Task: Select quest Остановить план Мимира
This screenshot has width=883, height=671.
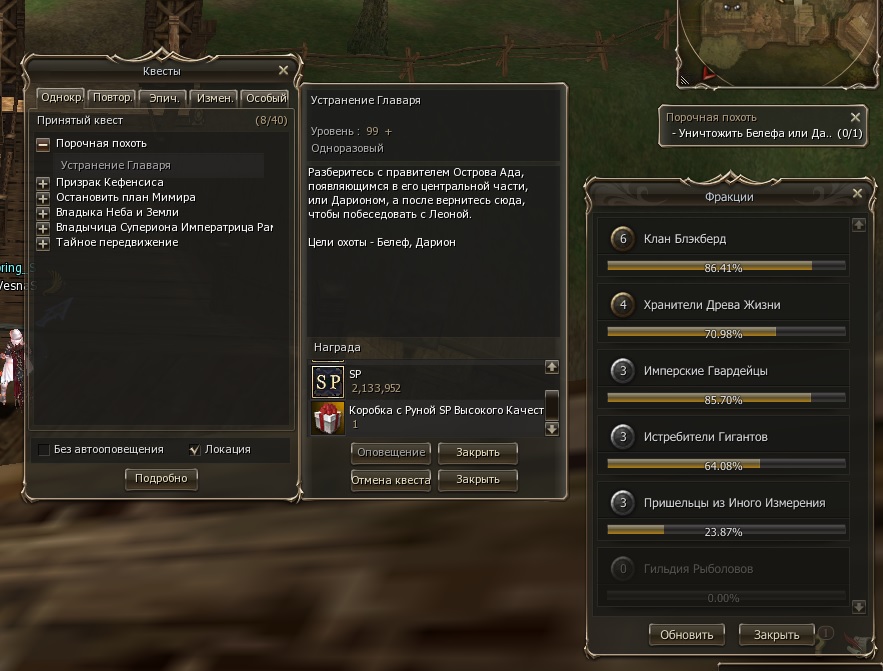Action: tap(125, 198)
